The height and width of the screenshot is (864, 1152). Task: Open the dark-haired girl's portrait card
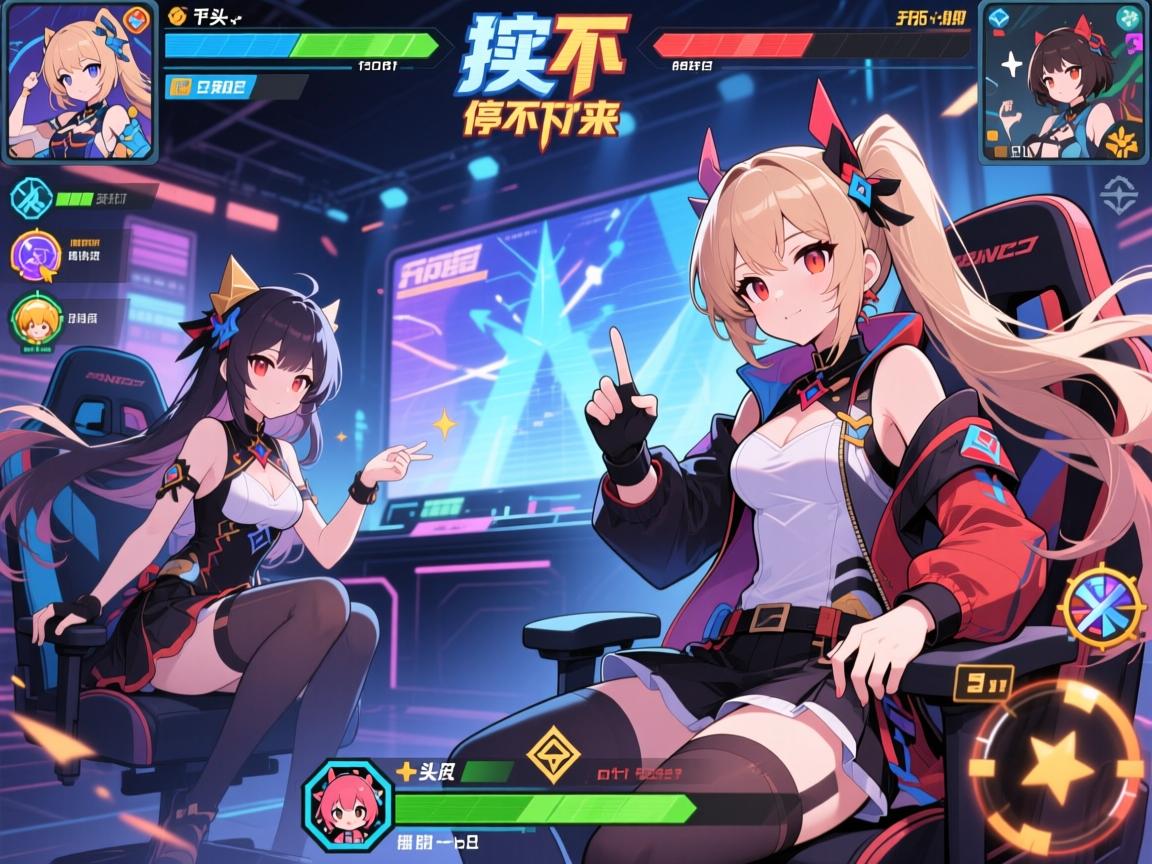(1060, 82)
